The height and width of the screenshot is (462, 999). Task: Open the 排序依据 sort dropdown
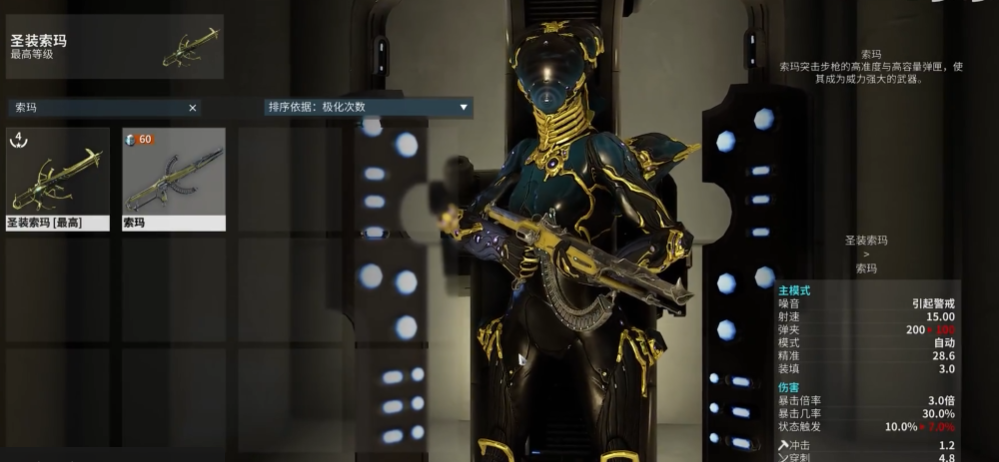368,107
